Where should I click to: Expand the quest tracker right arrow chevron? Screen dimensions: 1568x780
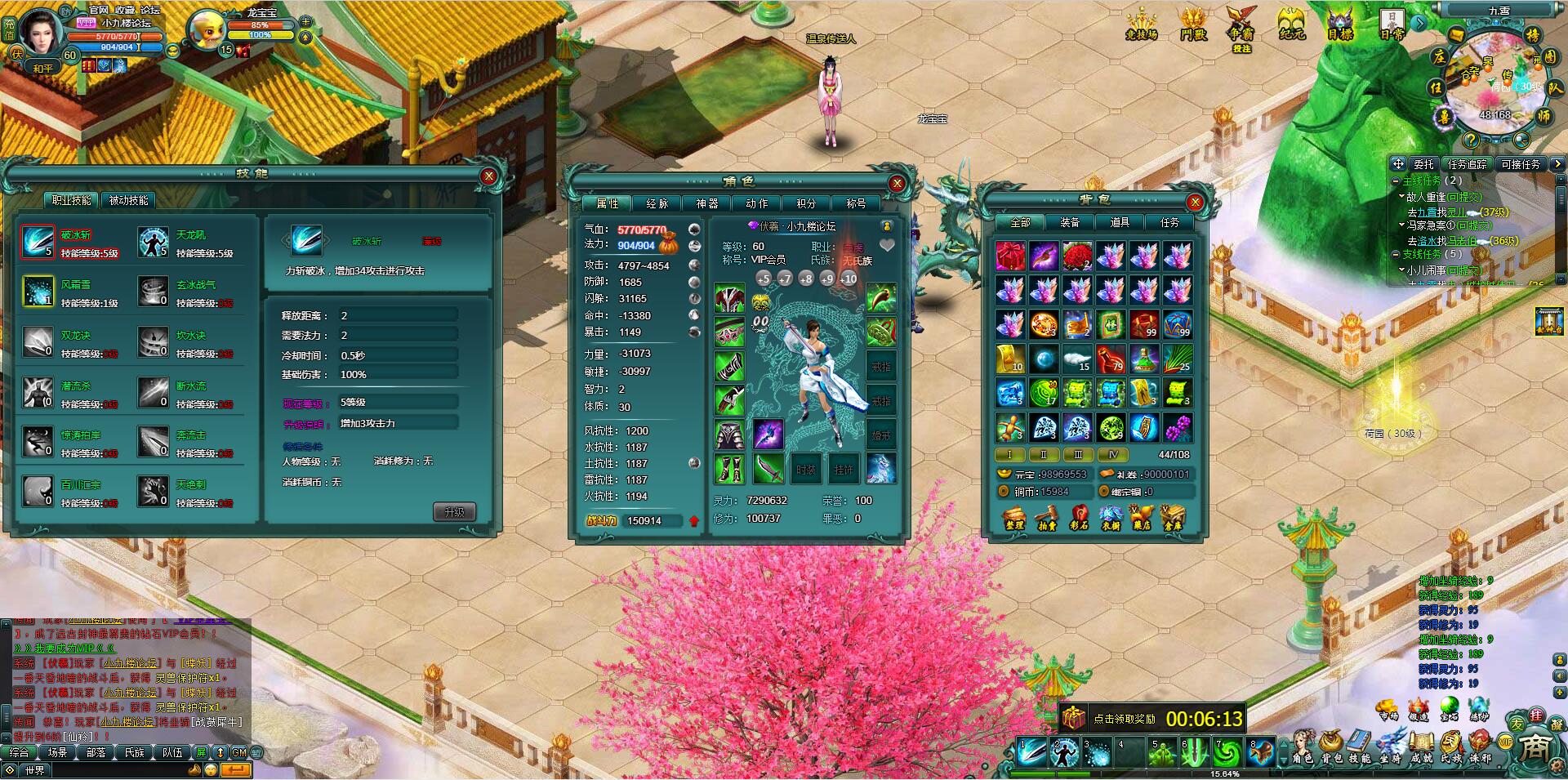[1557, 164]
